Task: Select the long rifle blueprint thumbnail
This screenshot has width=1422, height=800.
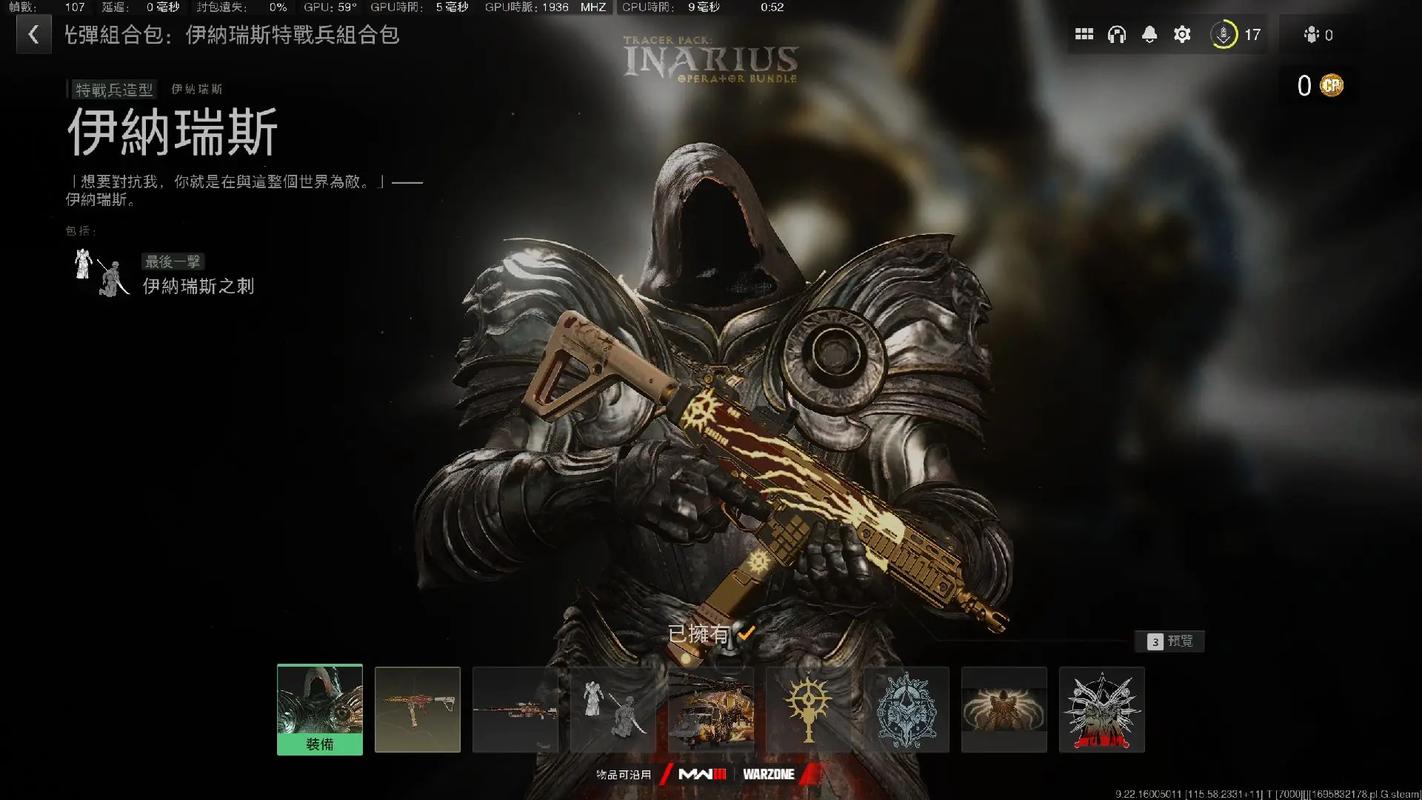Action: (x=515, y=709)
